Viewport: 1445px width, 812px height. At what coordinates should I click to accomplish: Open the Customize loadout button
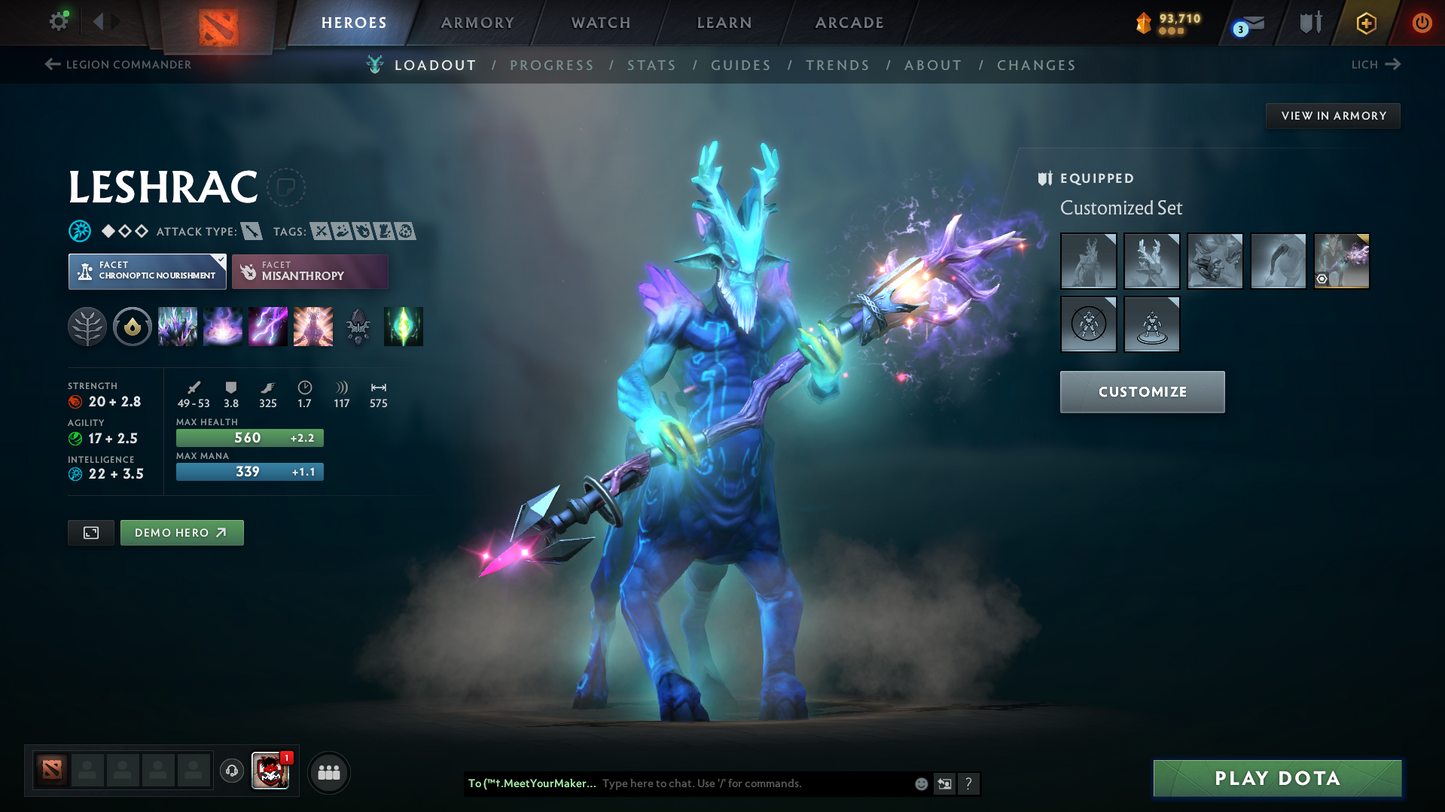pos(1142,392)
